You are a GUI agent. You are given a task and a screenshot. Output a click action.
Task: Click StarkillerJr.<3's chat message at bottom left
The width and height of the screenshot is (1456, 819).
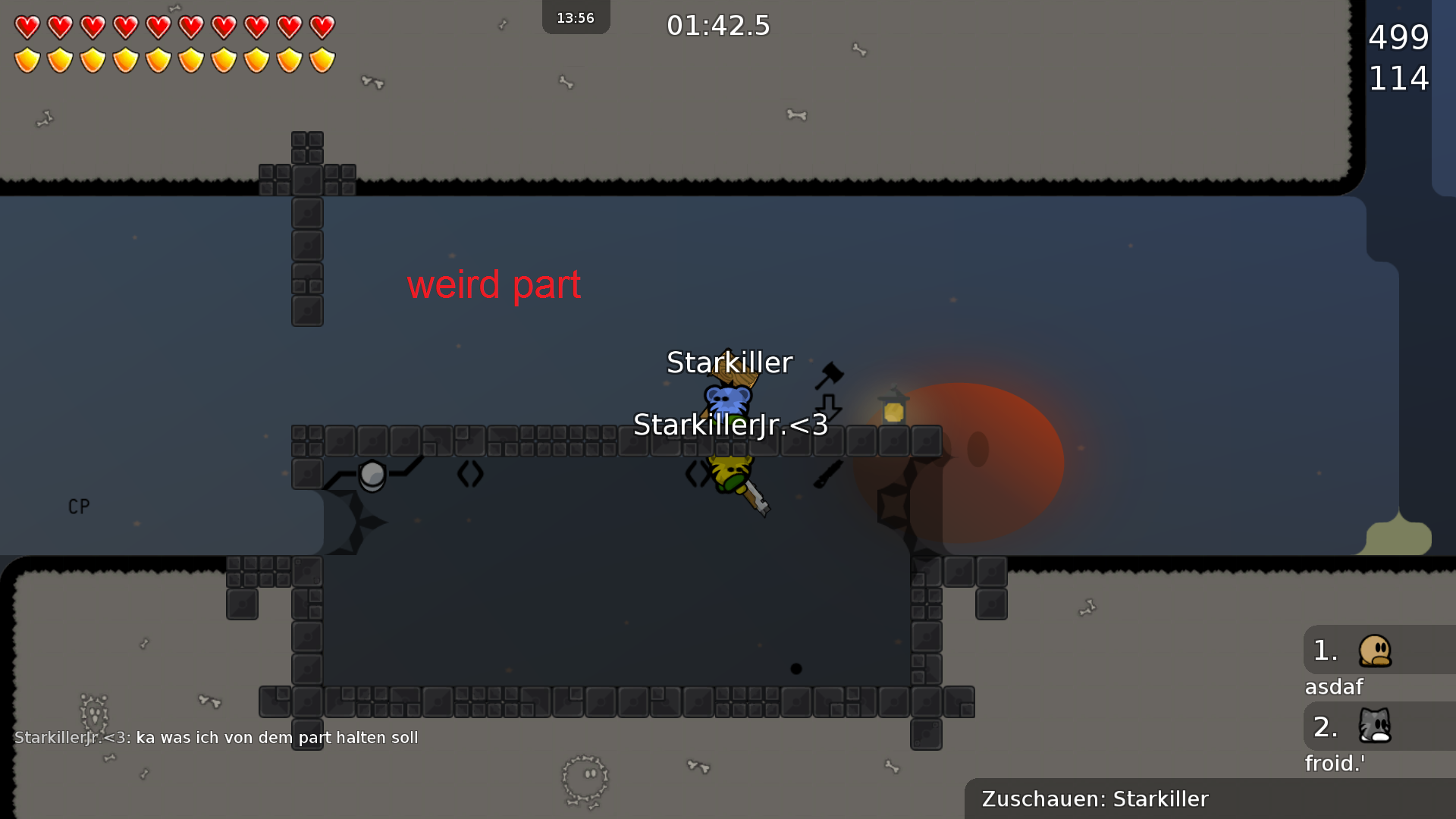pos(216,737)
